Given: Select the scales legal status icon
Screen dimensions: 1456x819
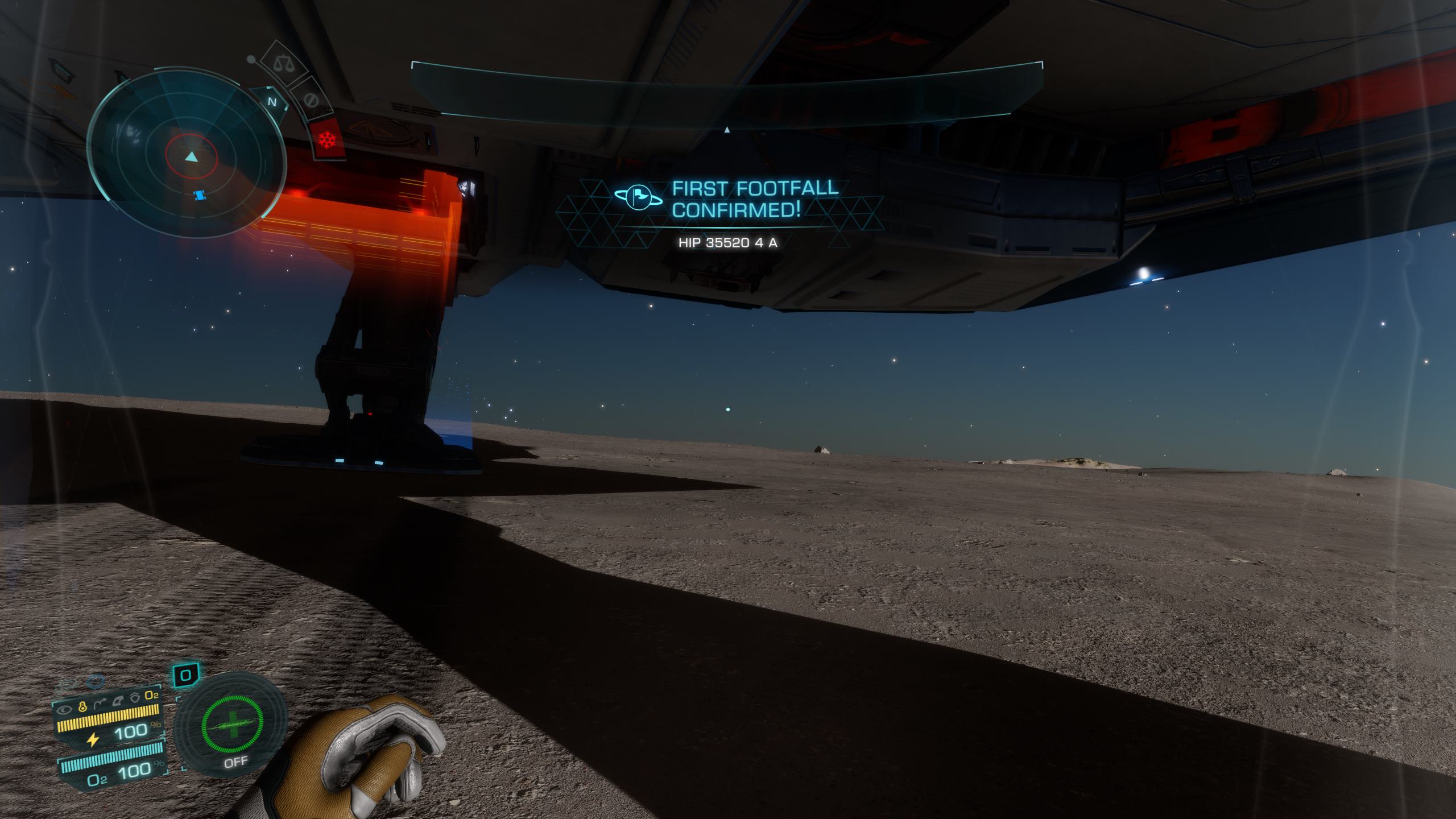Looking at the screenshot, I should [282, 64].
